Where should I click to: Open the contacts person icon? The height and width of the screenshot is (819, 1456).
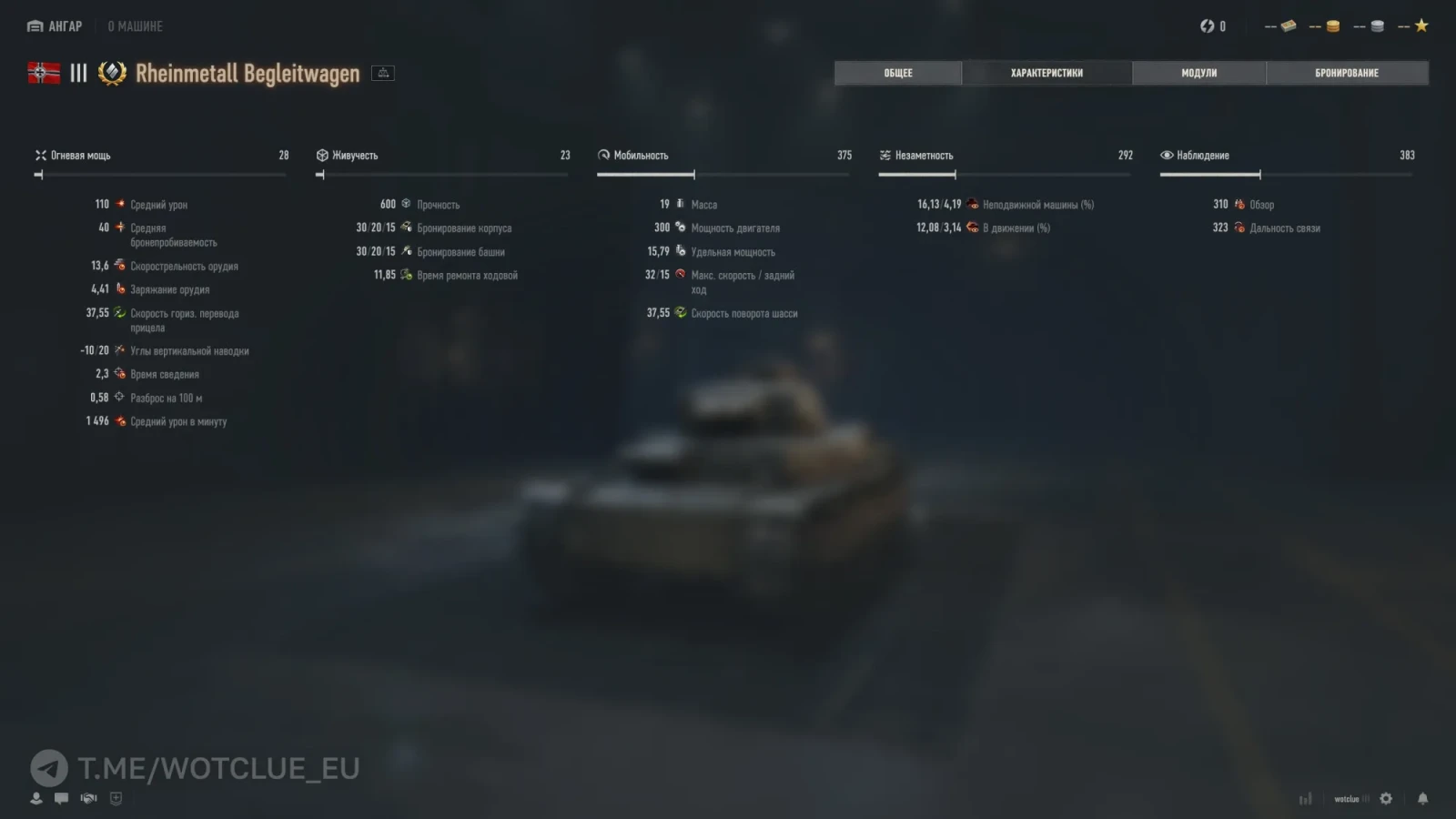[36, 798]
